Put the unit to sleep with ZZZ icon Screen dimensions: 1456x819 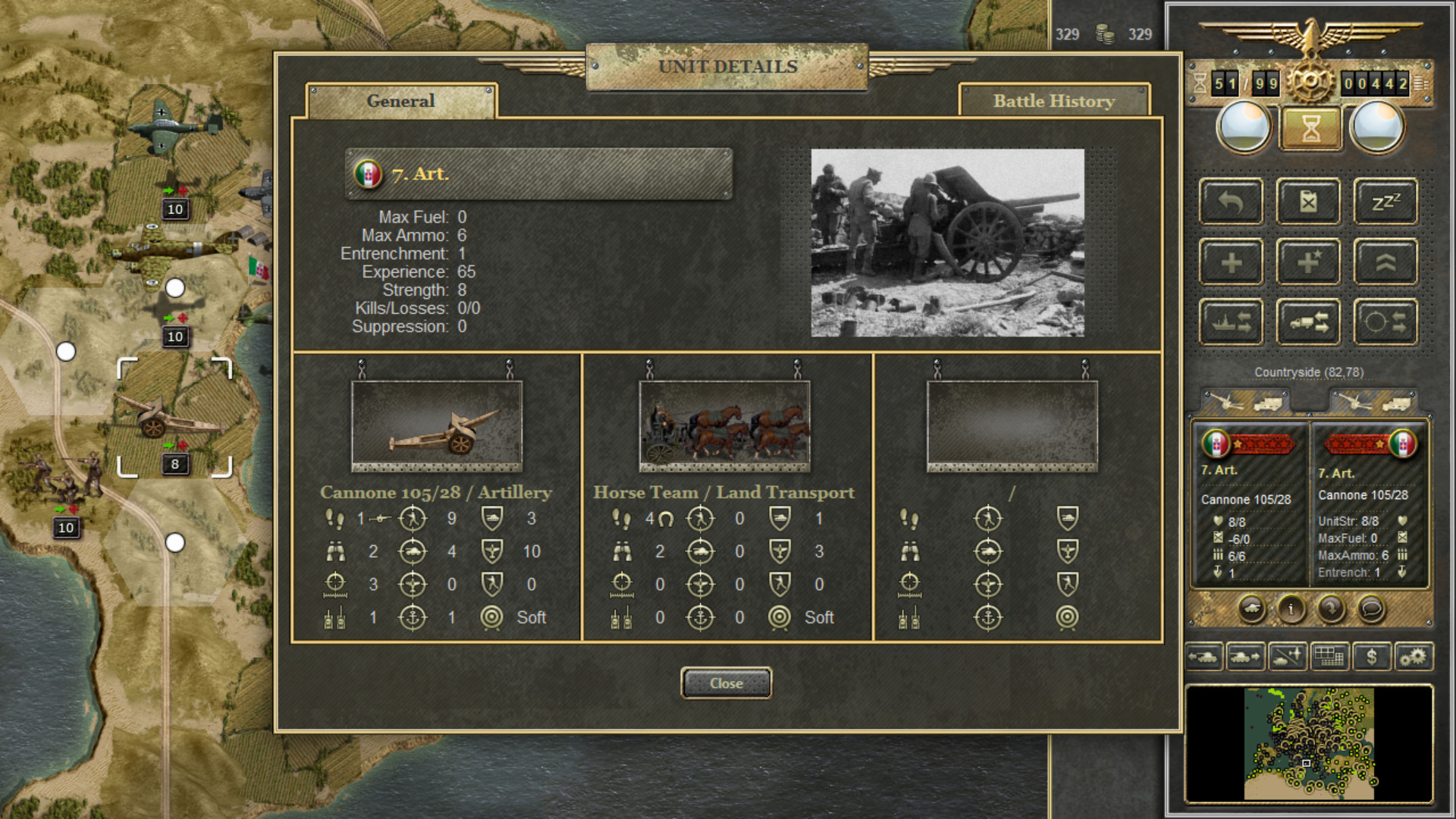click(1385, 201)
